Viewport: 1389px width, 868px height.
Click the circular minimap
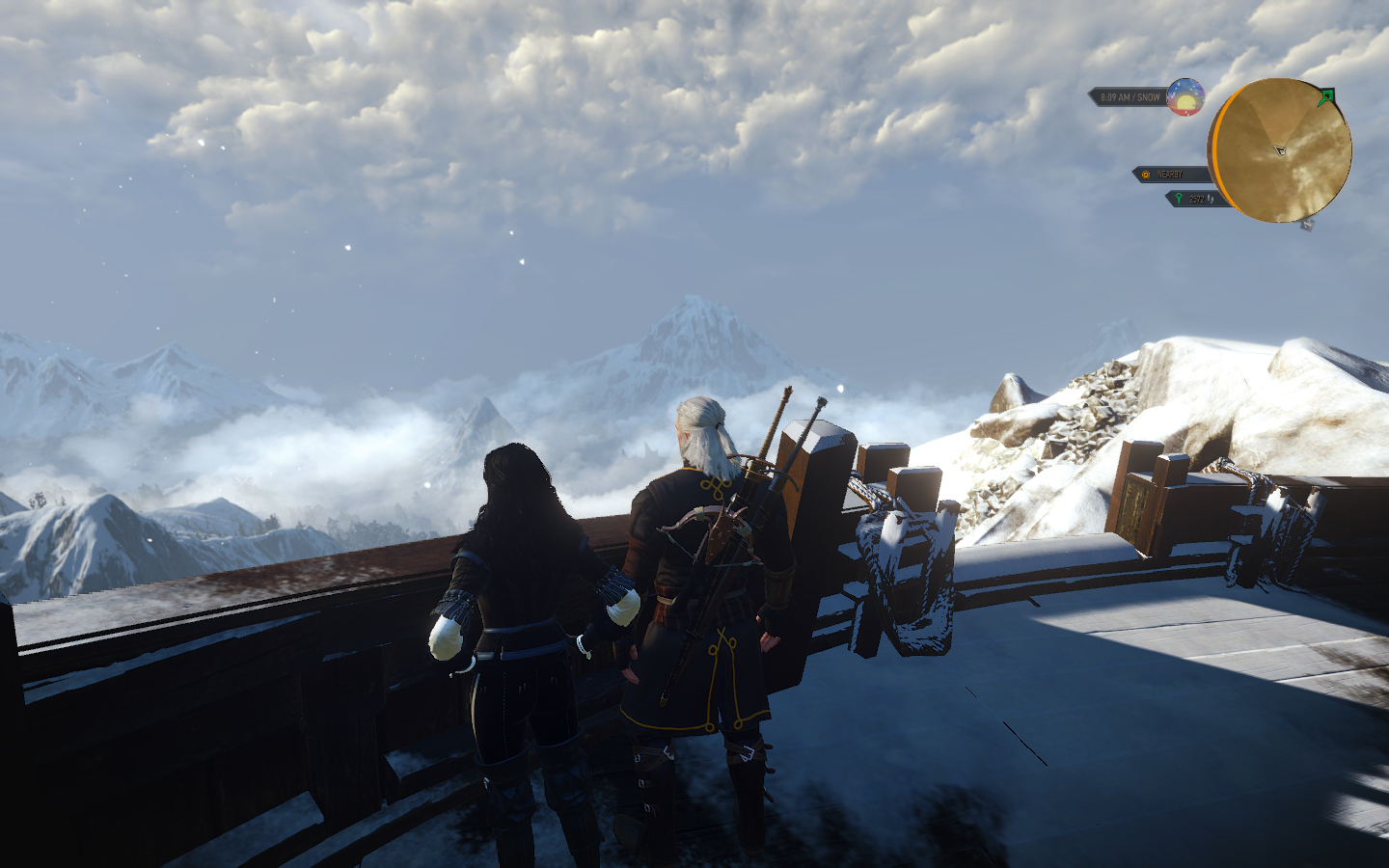pyautogui.click(x=1281, y=150)
